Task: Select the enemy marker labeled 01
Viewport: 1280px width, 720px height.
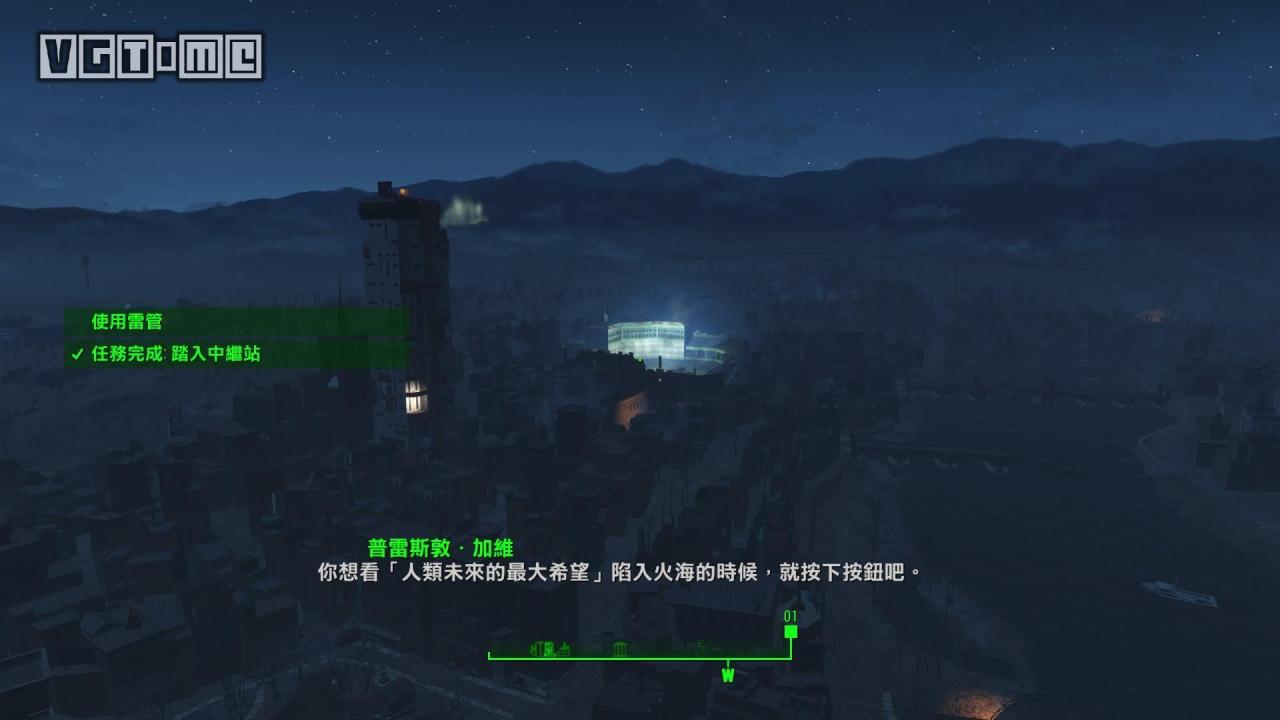Action: coord(791,631)
